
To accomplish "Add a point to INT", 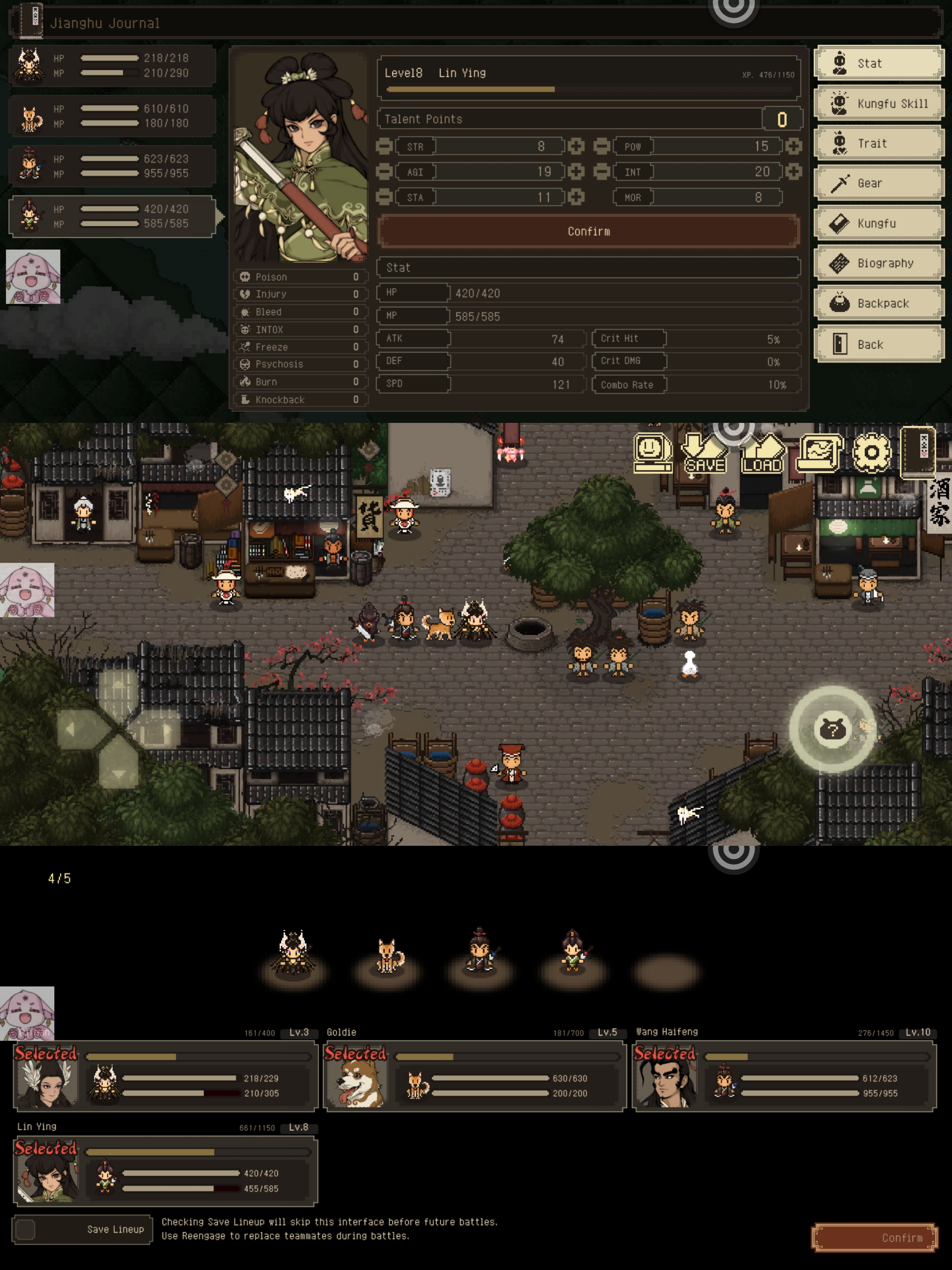I will pos(794,172).
